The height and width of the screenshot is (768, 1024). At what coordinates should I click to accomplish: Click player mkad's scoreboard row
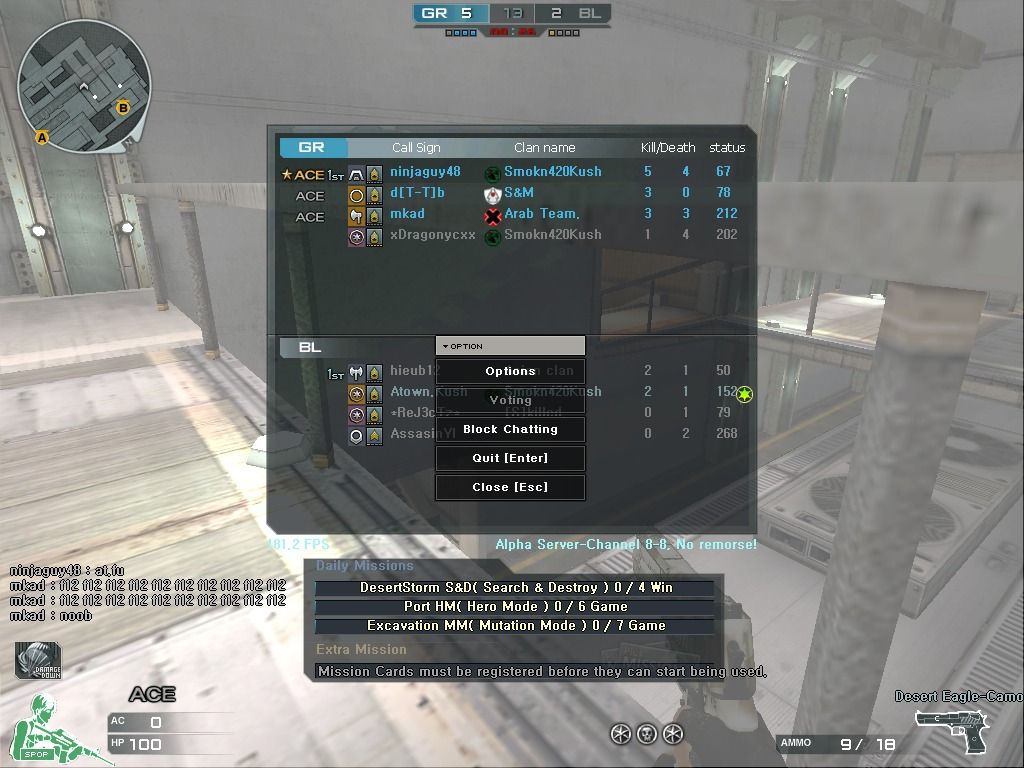[x=407, y=214]
